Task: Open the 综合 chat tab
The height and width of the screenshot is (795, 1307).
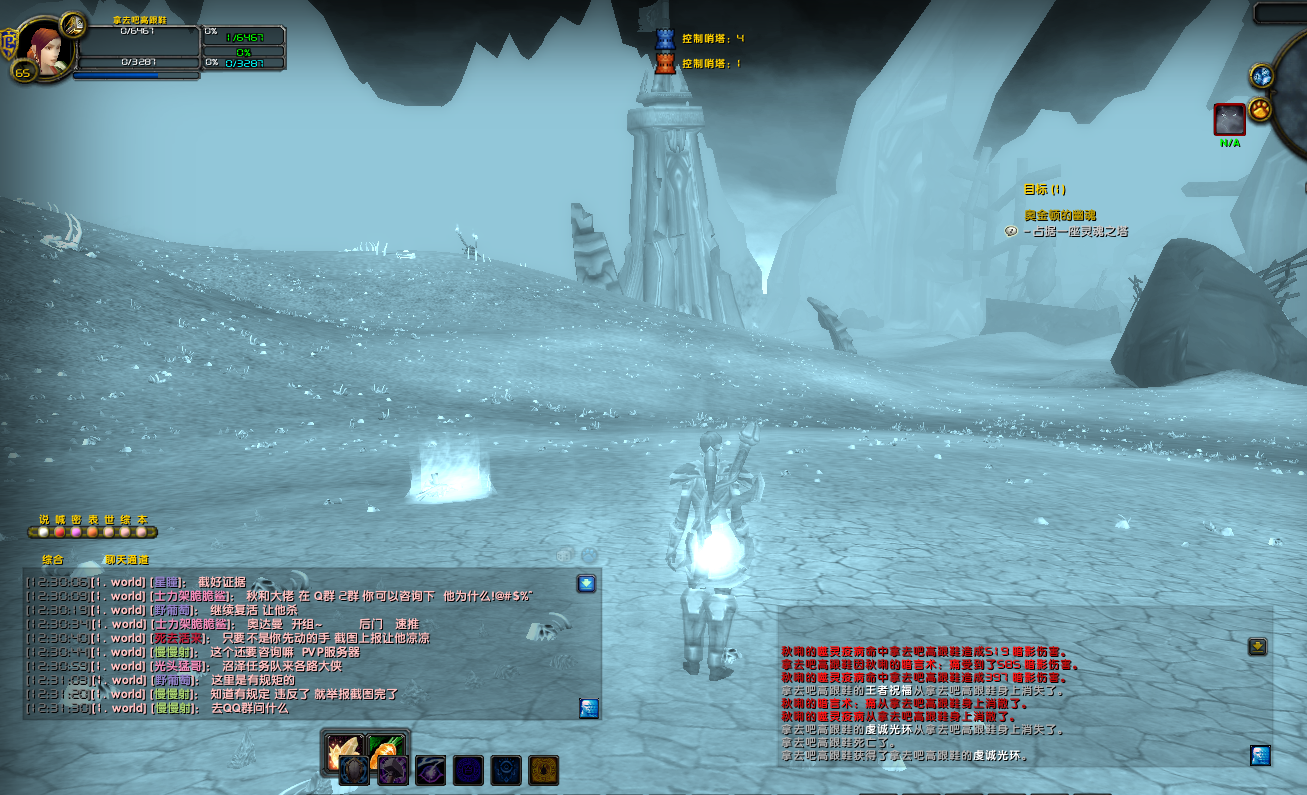Action: [53, 560]
